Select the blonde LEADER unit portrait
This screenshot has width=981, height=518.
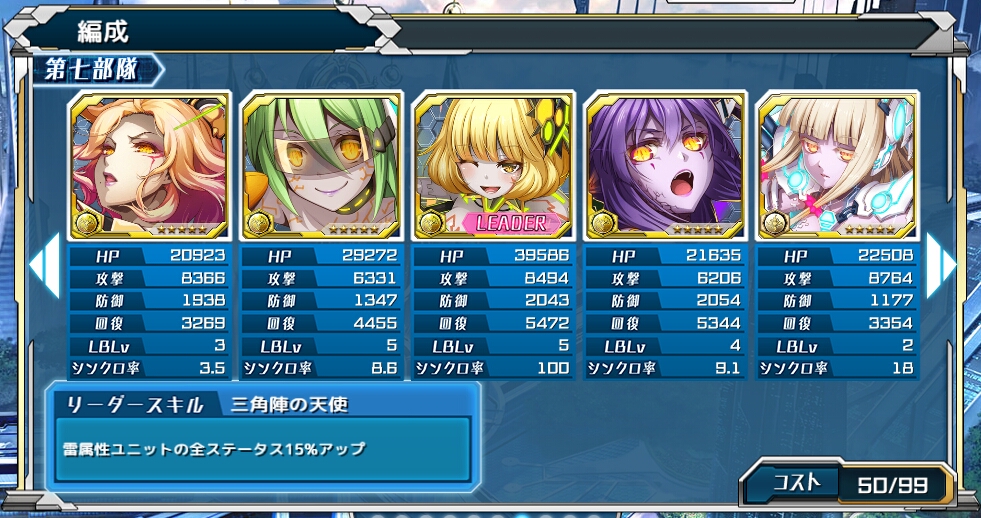494,166
